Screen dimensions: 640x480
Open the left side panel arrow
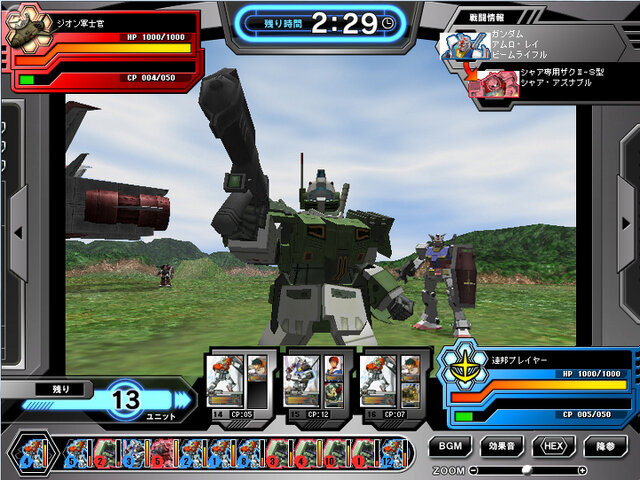(x=17, y=233)
